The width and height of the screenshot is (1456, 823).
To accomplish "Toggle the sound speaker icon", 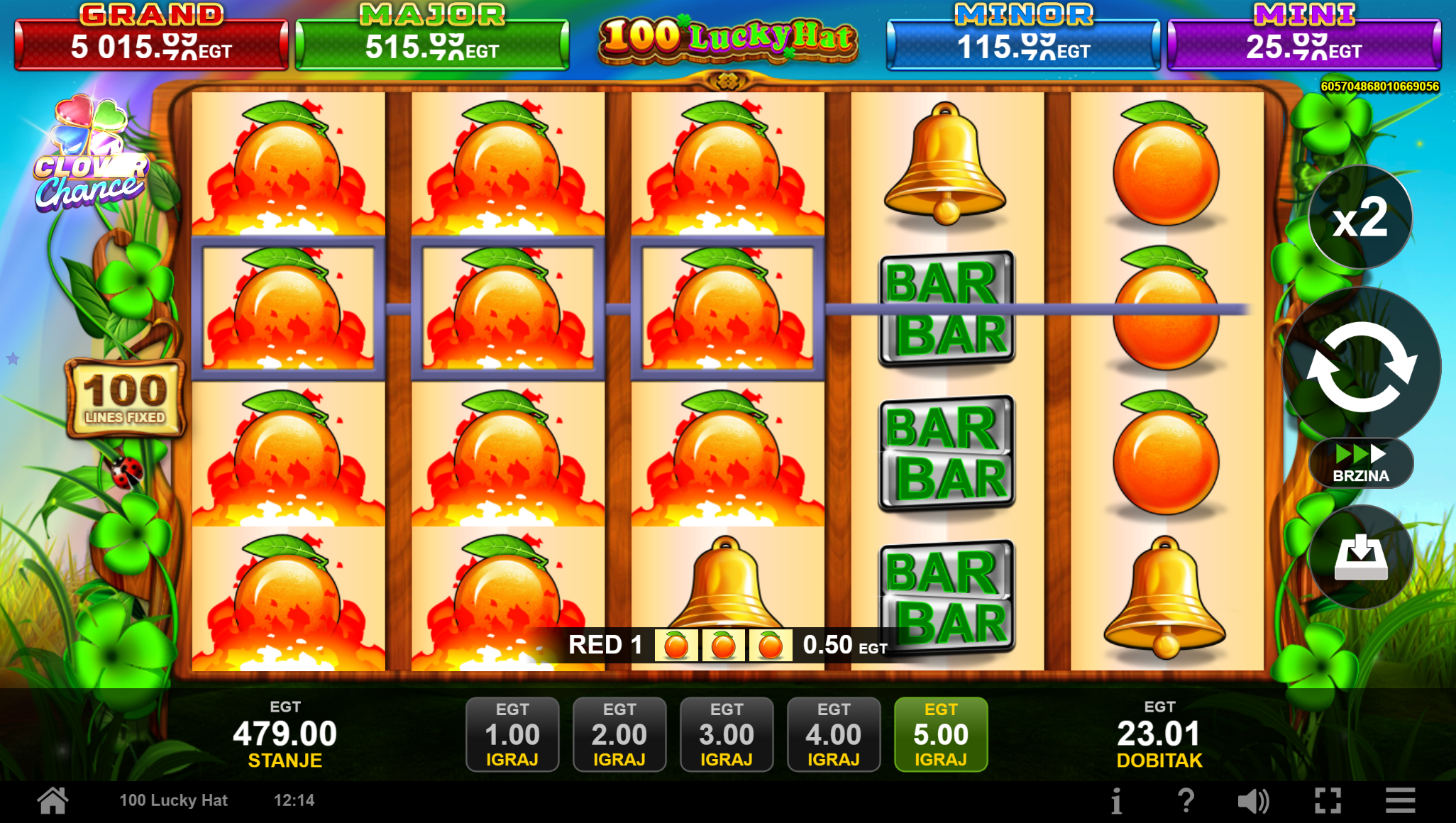I will coord(1253,802).
